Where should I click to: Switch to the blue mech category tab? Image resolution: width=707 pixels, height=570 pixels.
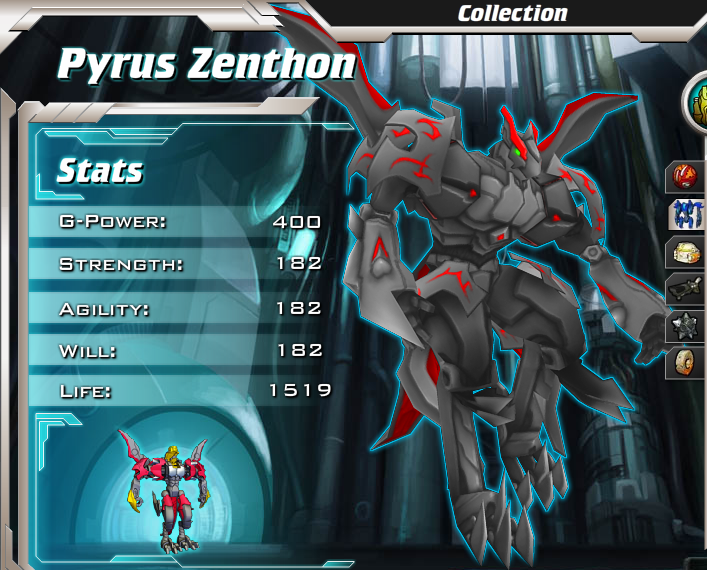click(687, 214)
